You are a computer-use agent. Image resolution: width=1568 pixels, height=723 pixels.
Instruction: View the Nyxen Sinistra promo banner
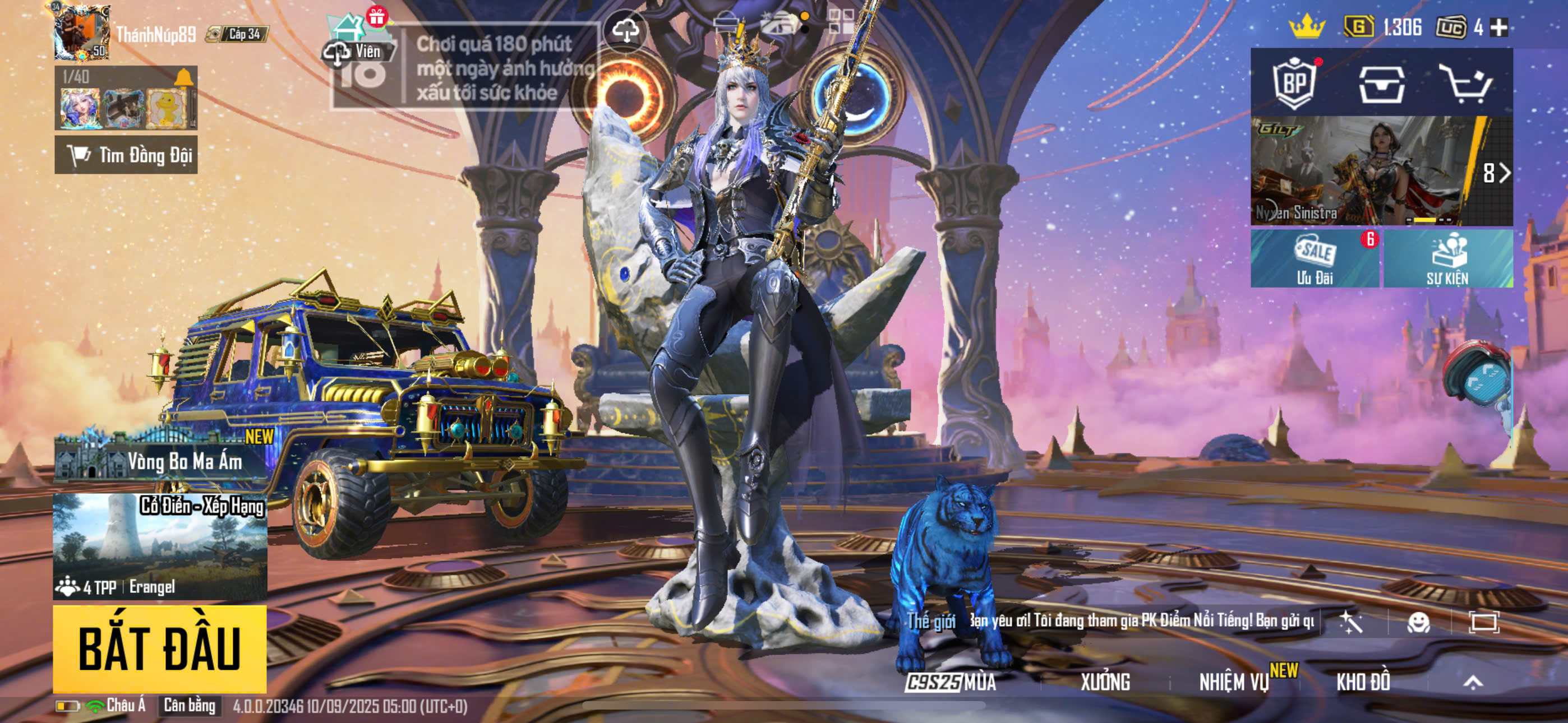point(1363,171)
